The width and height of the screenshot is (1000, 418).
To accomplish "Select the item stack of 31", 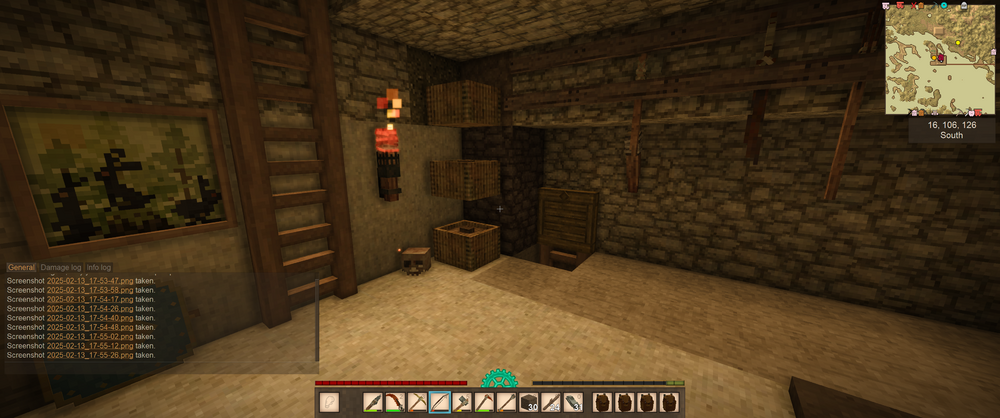I will [x=574, y=403].
